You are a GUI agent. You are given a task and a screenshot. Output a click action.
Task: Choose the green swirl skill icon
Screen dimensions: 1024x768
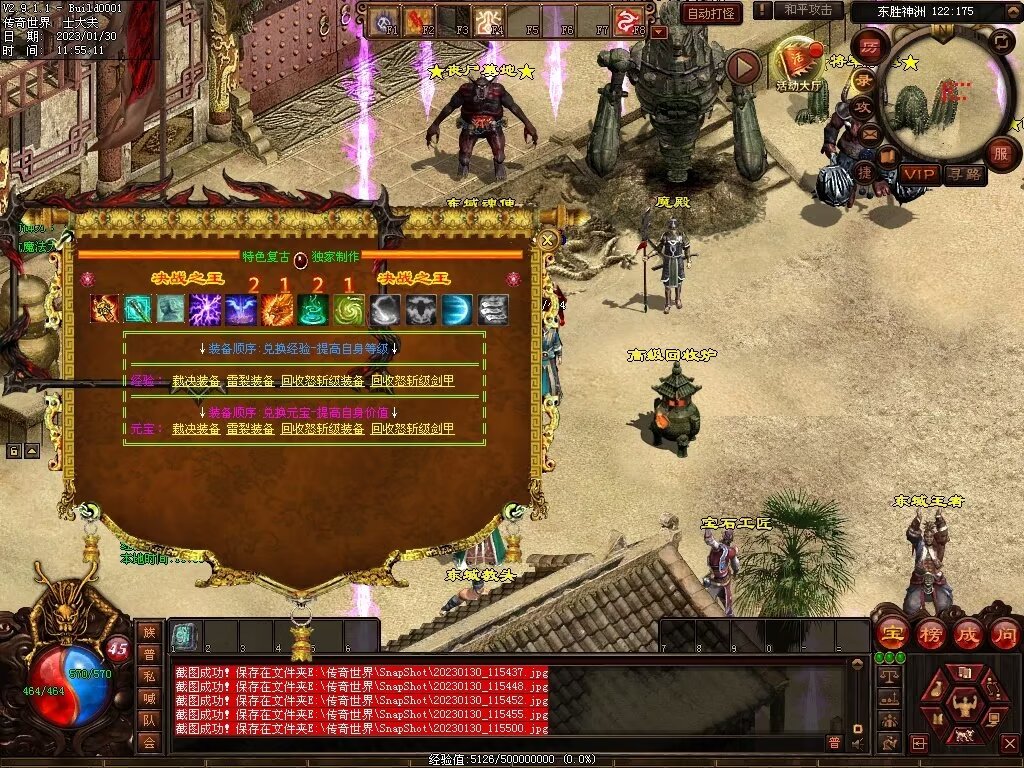(x=348, y=310)
